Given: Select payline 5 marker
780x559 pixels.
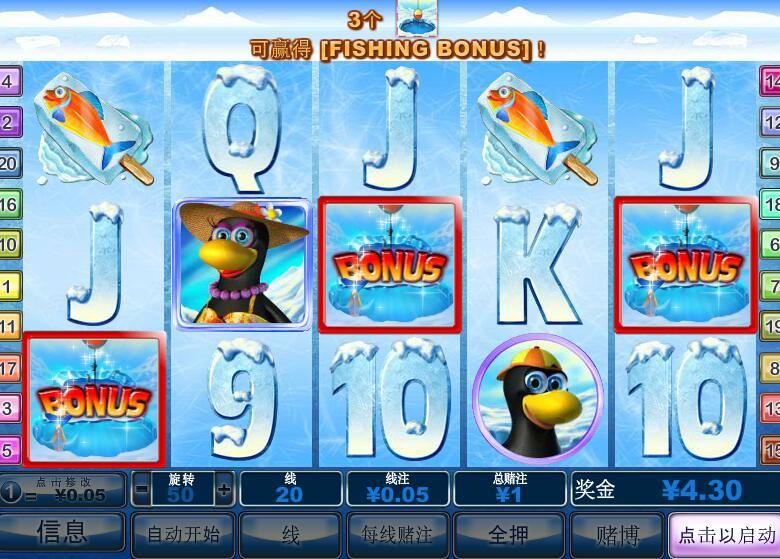Looking at the screenshot, I should (8, 449).
